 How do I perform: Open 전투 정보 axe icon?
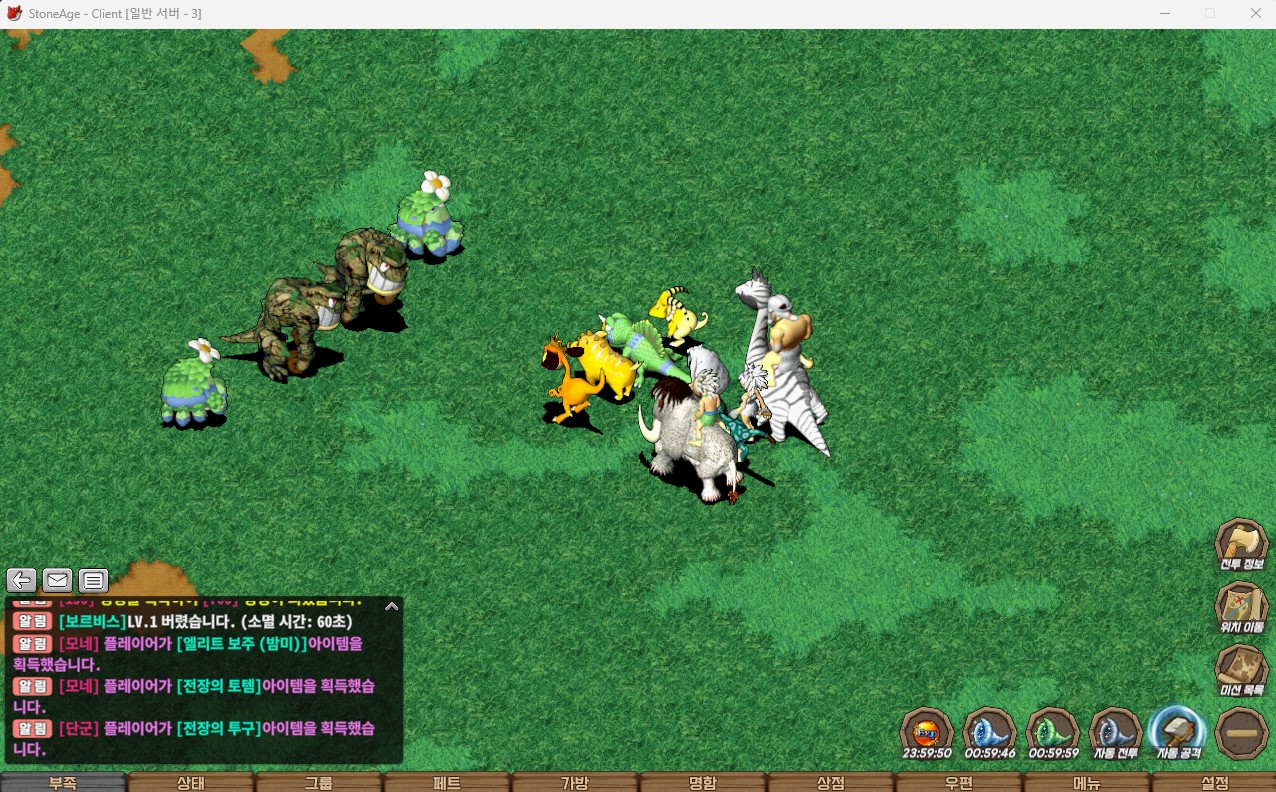point(1241,544)
